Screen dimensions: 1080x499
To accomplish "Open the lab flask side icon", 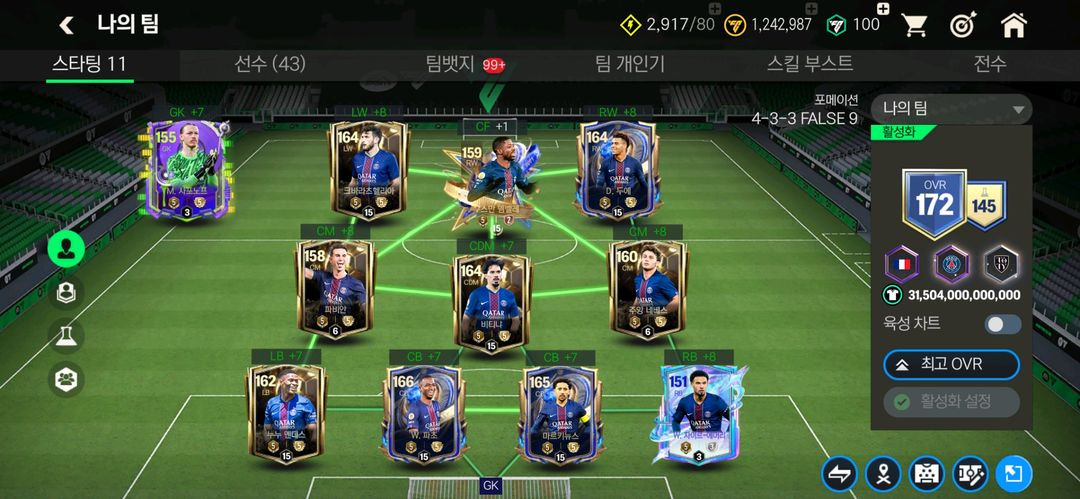I will pos(66,336).
